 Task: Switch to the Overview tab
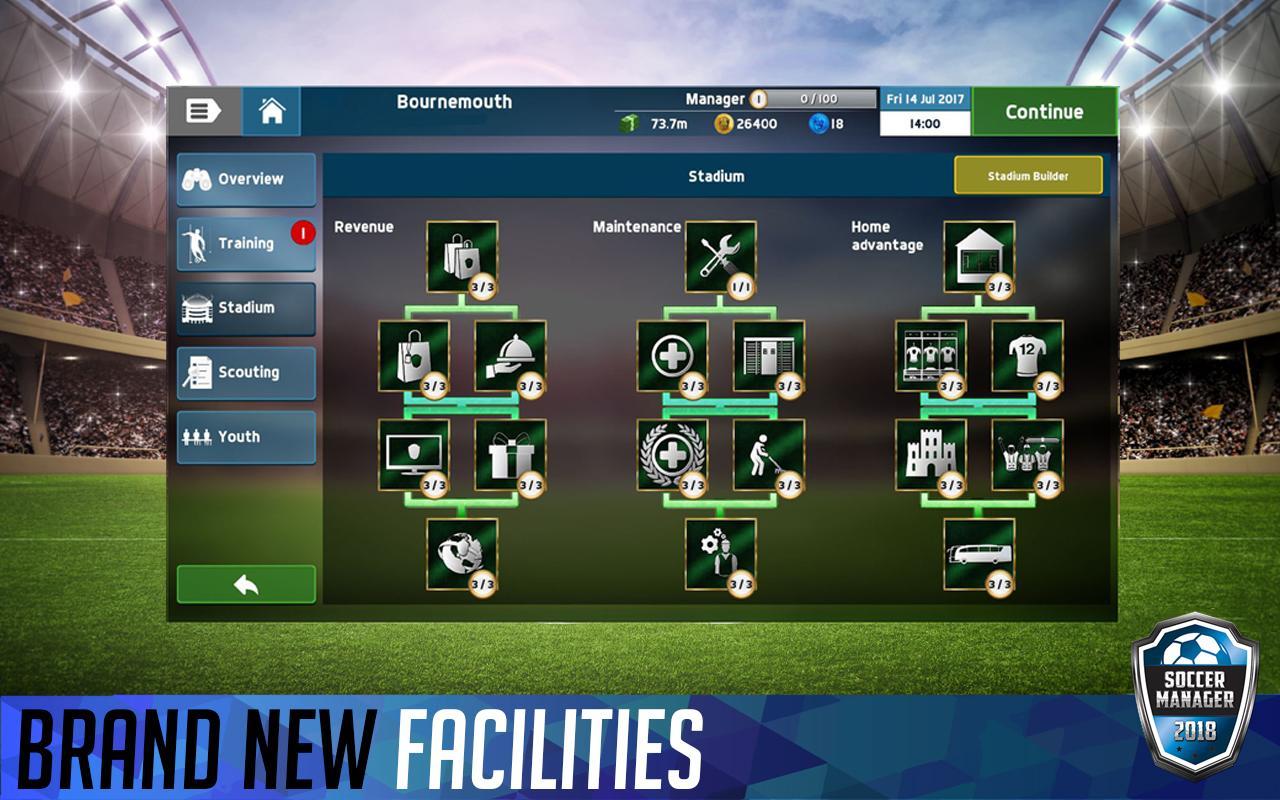click(x=246, y=180)
